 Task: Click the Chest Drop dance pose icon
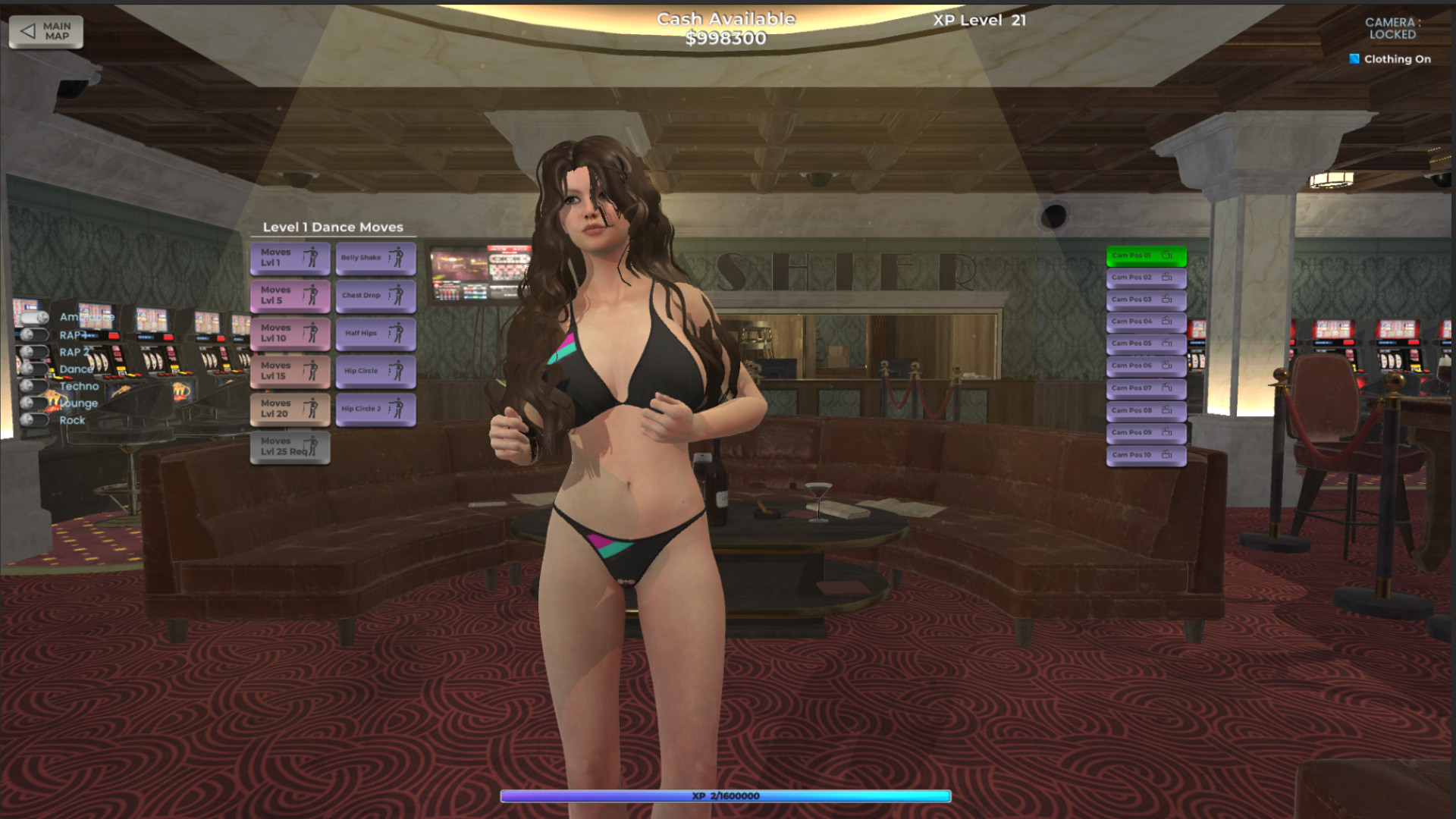(x=395, y=296)
